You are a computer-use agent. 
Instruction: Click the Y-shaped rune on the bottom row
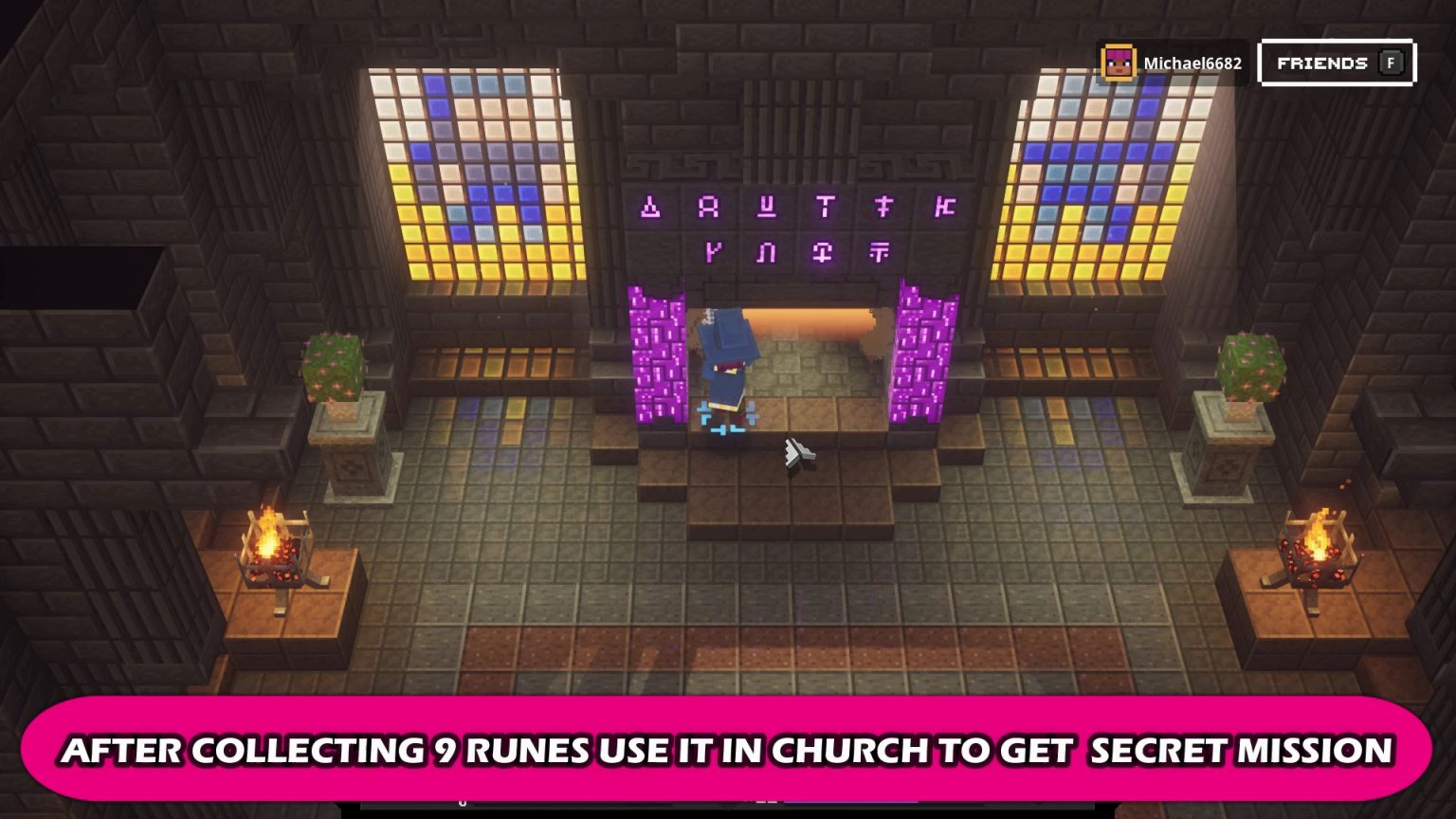pyautogui.click(x=714, y=250)
